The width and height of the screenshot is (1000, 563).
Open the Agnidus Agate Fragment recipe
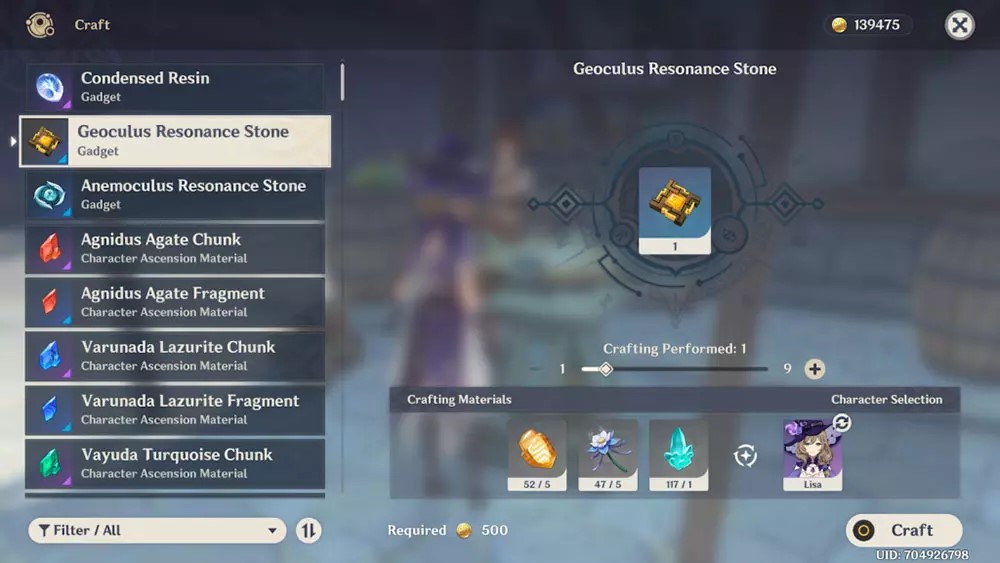point(175,302)
